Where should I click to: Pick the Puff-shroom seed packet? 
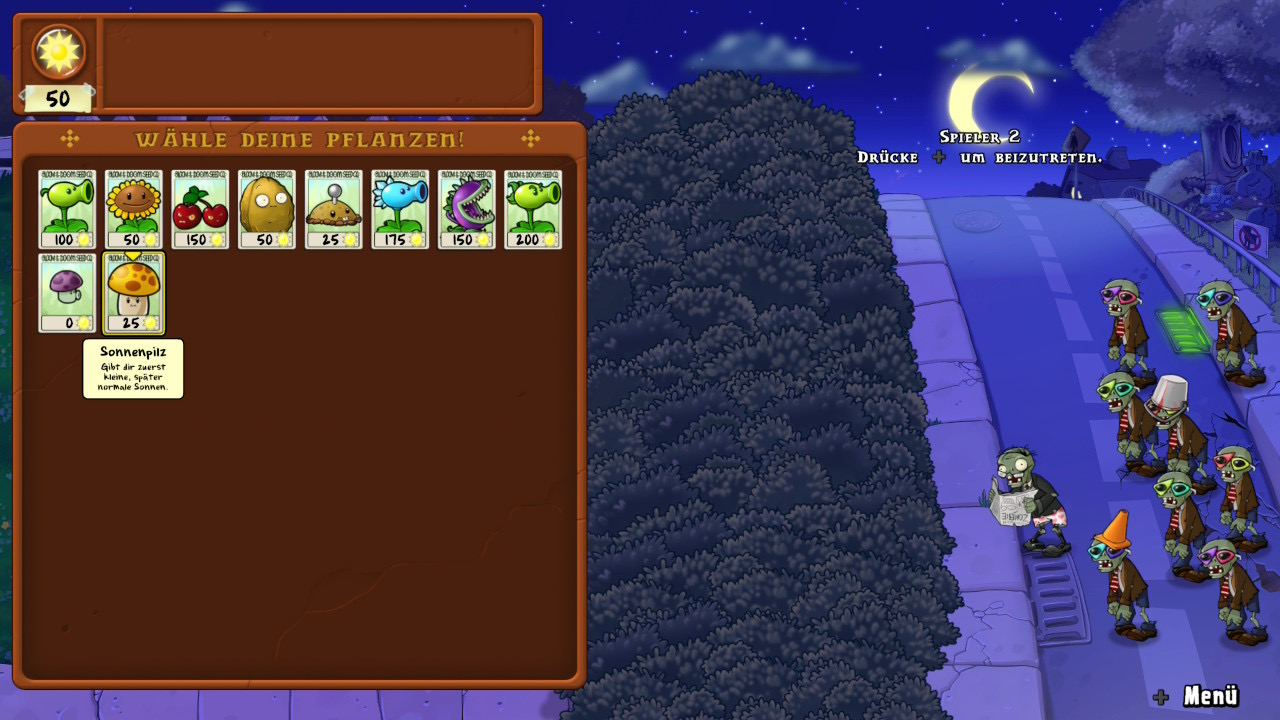tap(67, 292)
